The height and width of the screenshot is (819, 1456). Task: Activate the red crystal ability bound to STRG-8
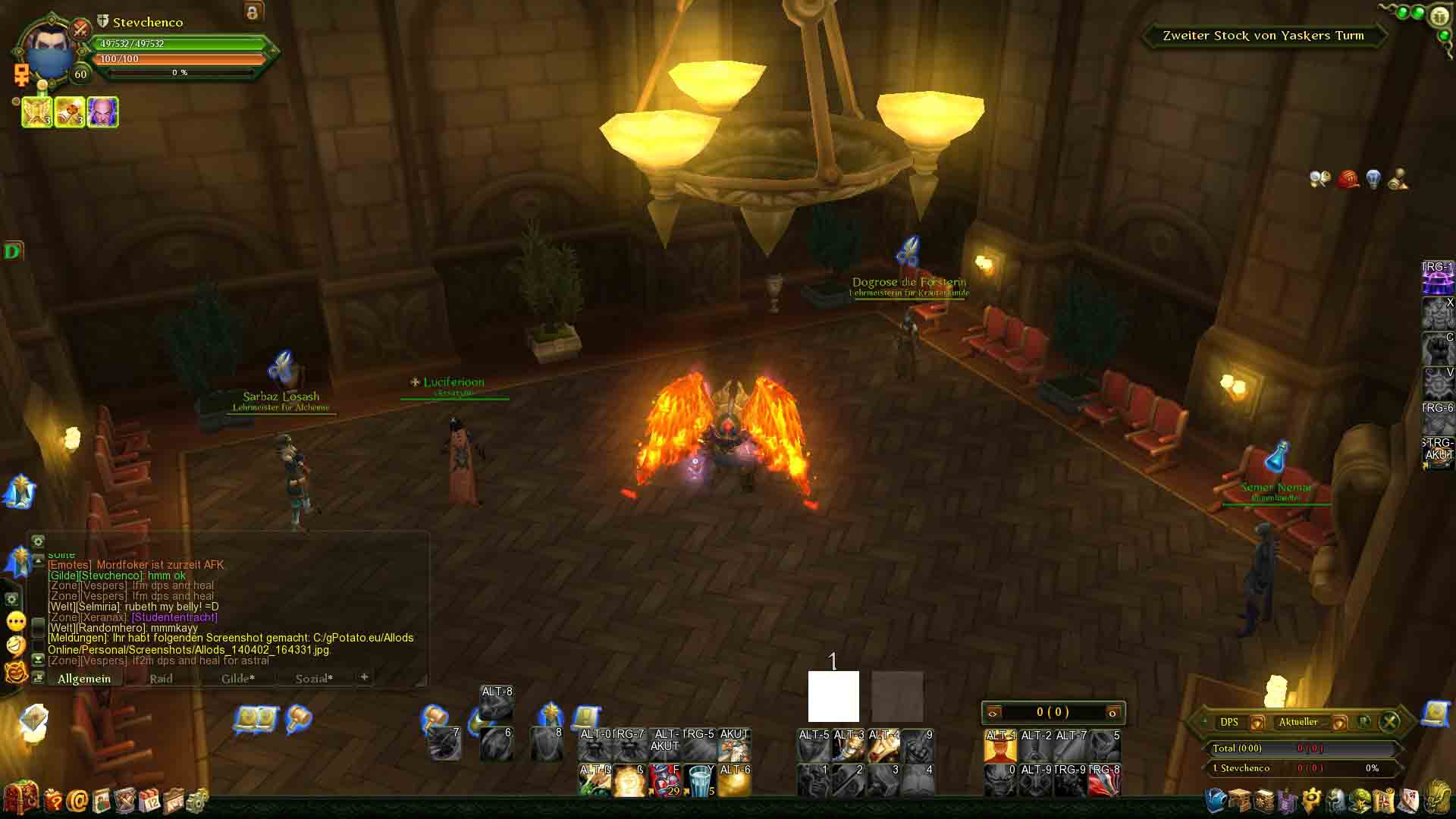[1104, 781]
